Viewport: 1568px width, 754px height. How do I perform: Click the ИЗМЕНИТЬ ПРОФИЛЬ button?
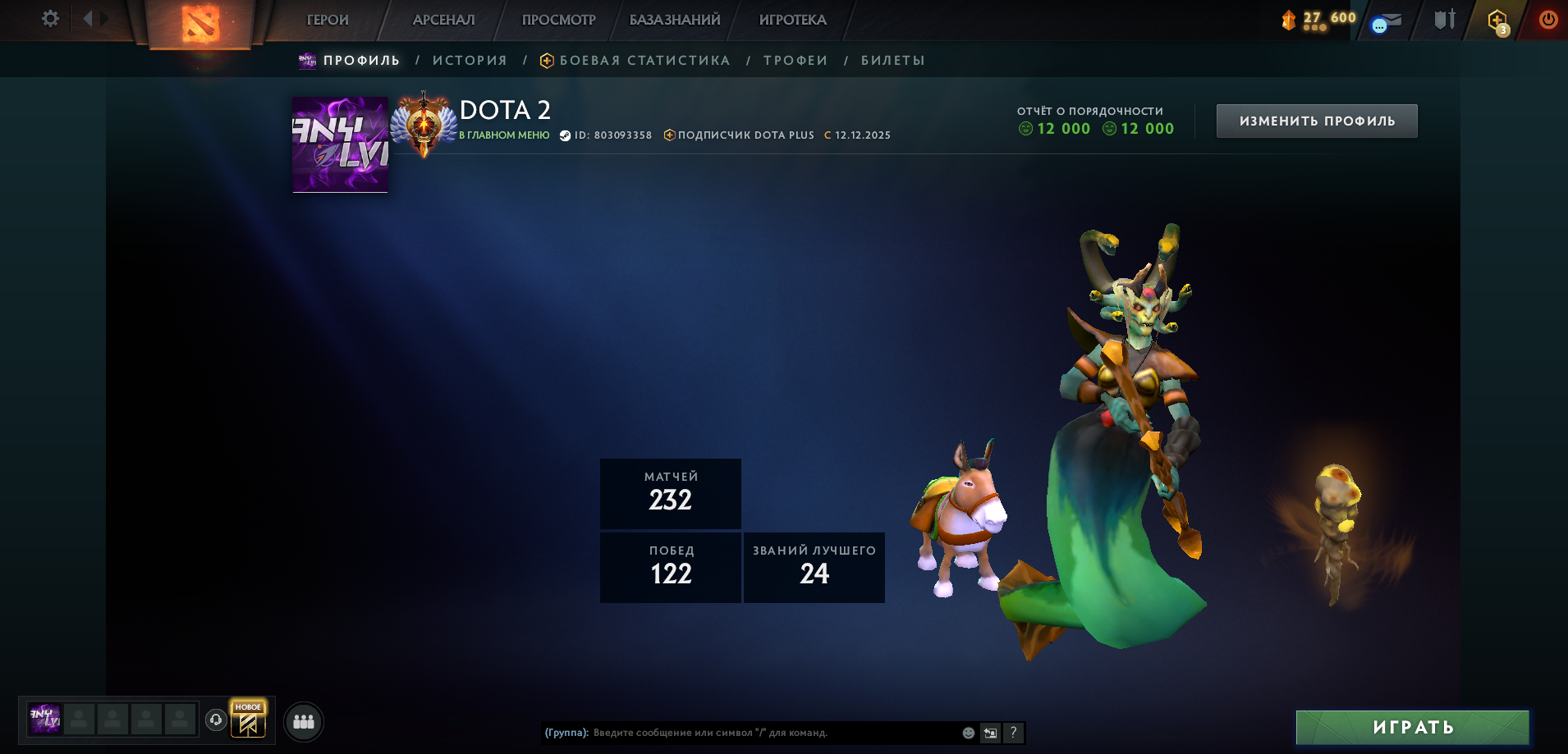[1318, 120]
